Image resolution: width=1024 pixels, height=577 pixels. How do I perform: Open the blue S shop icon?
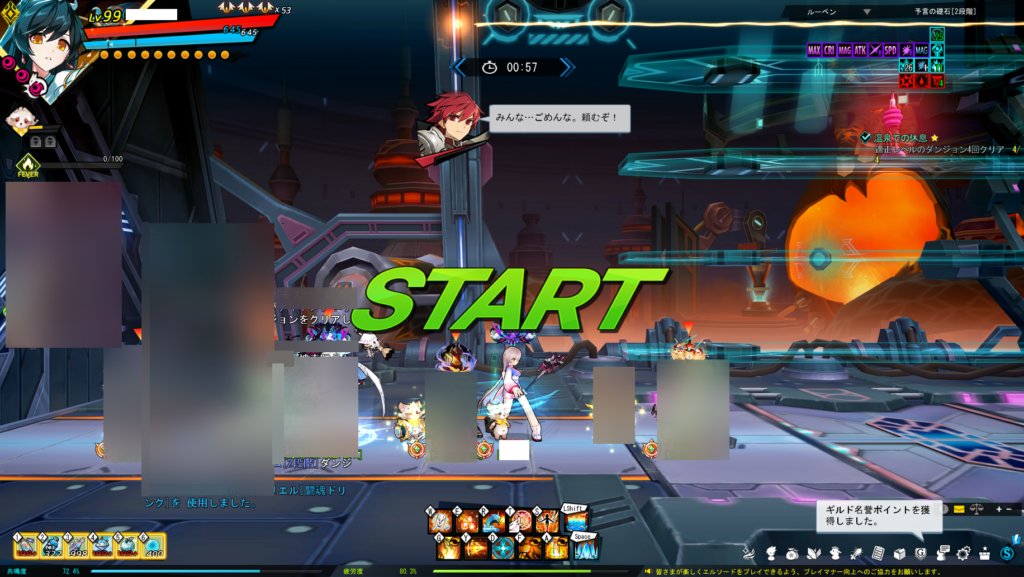click(x=1007, y=553)
